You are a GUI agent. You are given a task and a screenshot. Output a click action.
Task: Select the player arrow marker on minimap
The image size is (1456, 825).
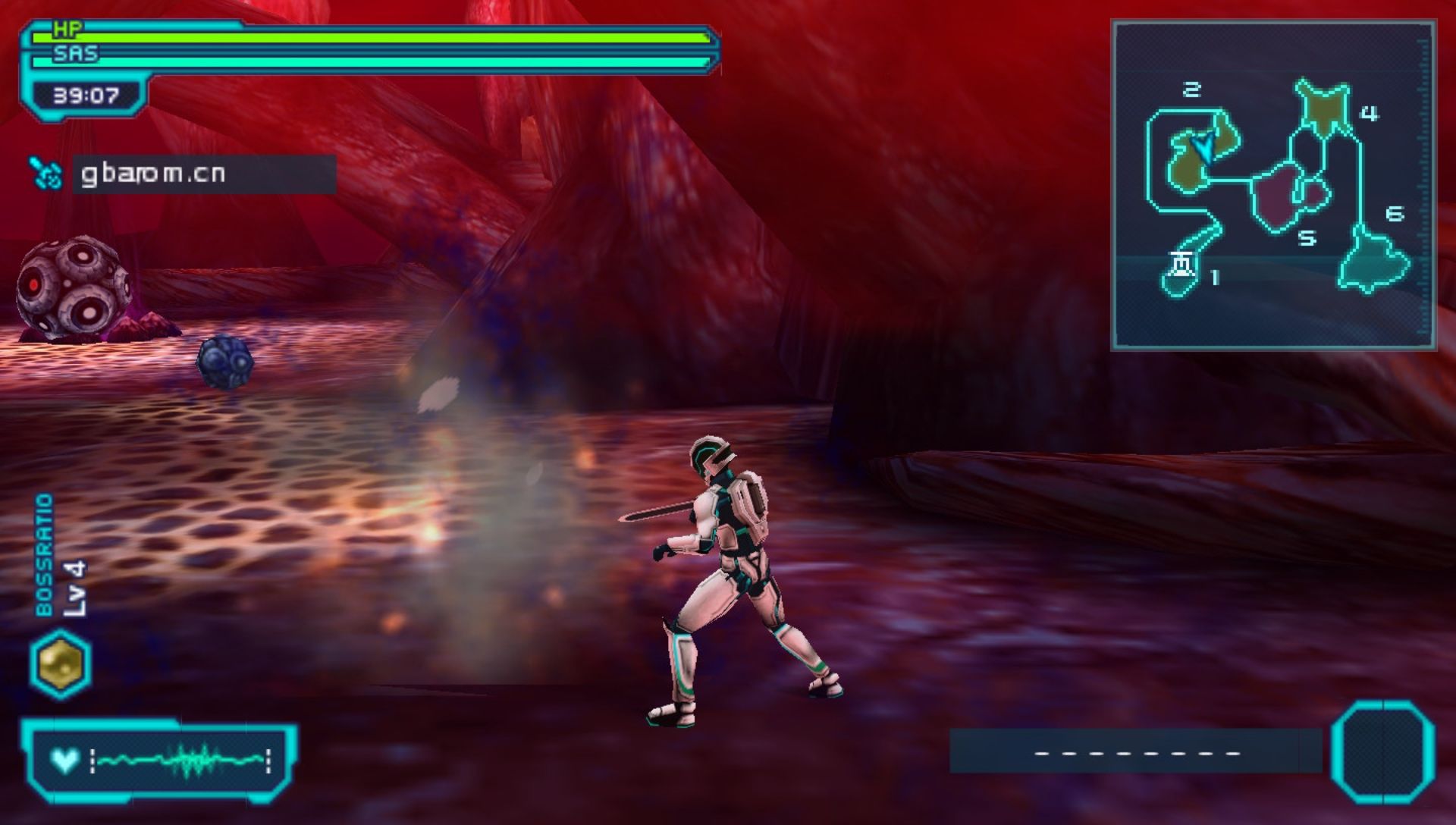tap(1201, 145)
